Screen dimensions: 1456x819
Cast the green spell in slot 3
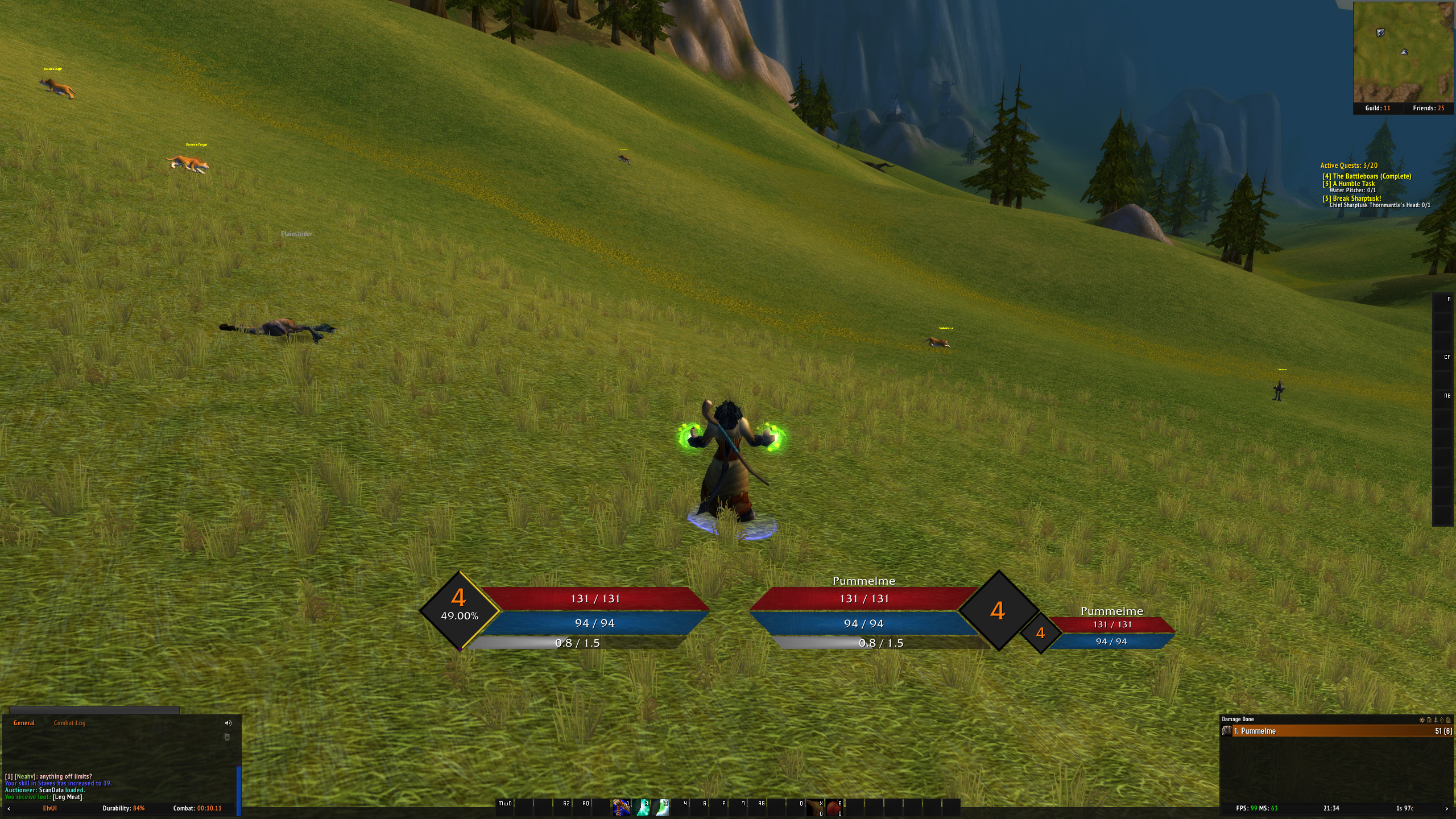pyautogui.click(x=661, y=808)
